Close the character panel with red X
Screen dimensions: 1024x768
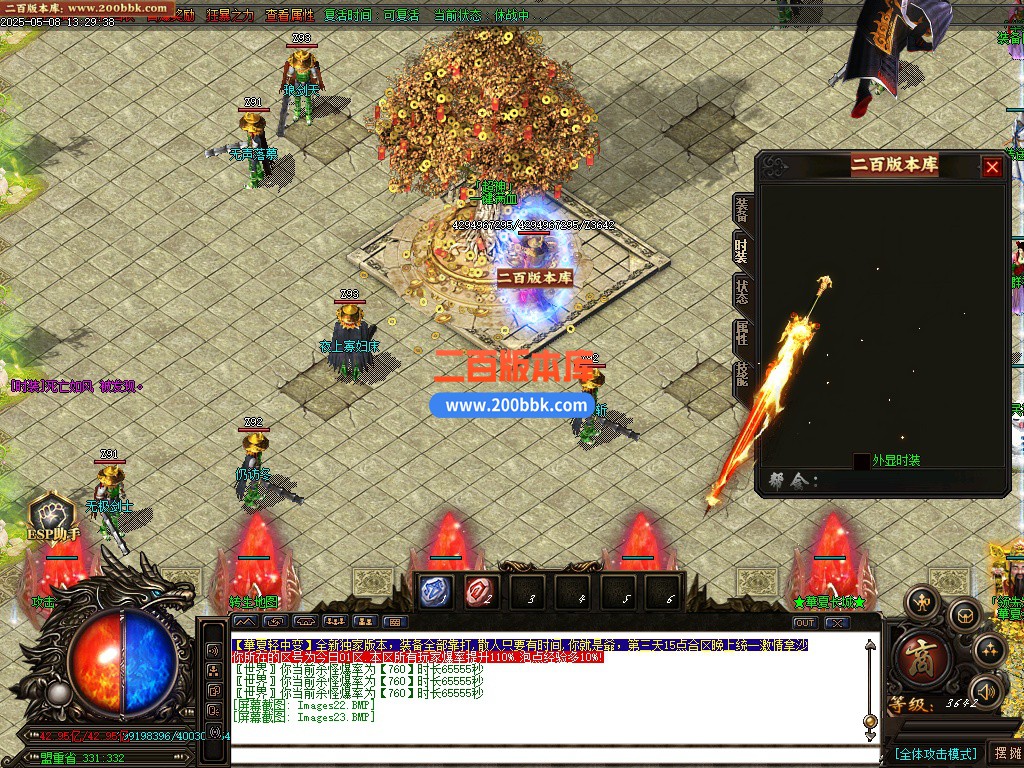[x=992, y=167]
